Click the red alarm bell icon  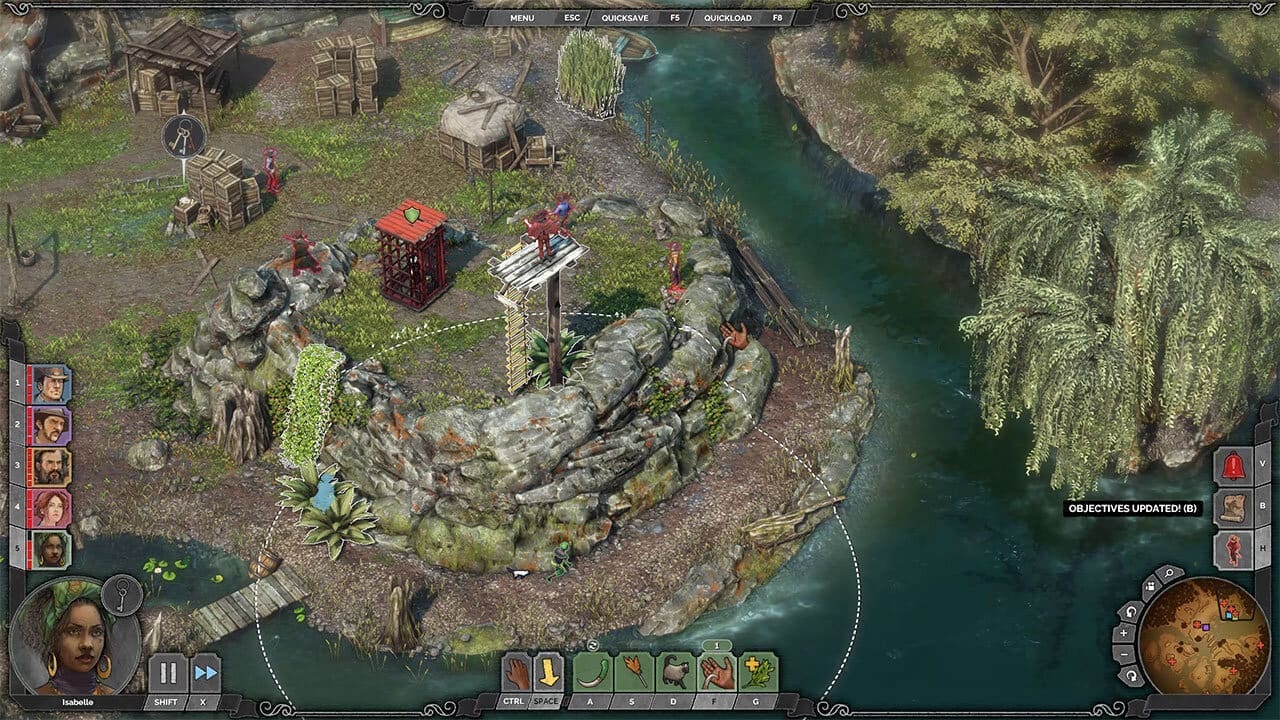(1232, 465)
